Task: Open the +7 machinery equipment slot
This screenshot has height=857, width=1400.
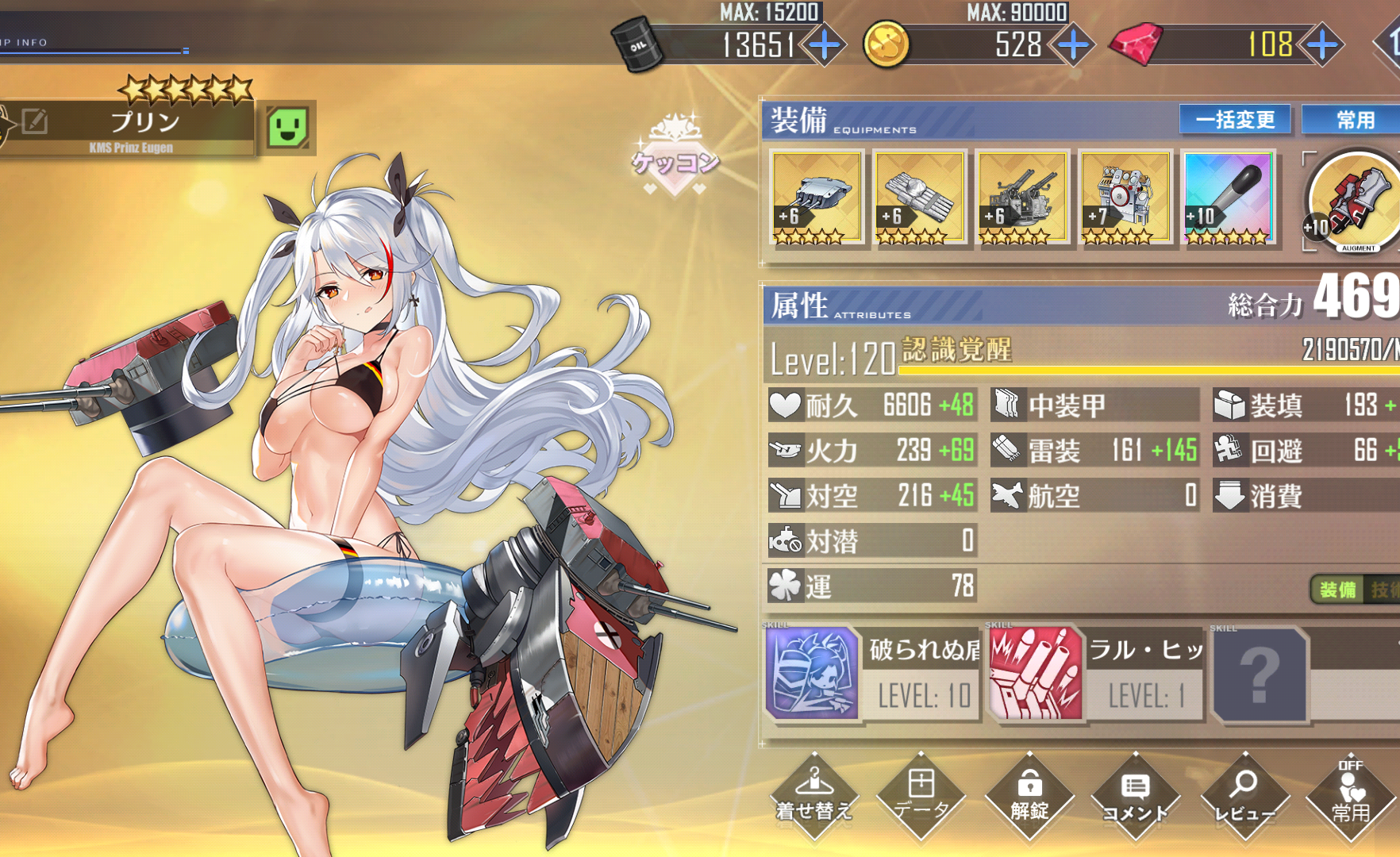Action: coord(1125,198)
